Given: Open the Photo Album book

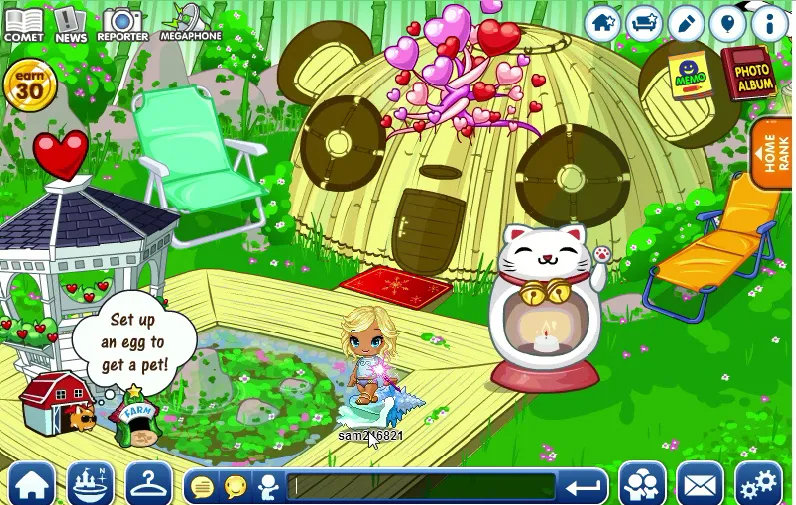Looking at the screenshot, I should tap(750, 73).
